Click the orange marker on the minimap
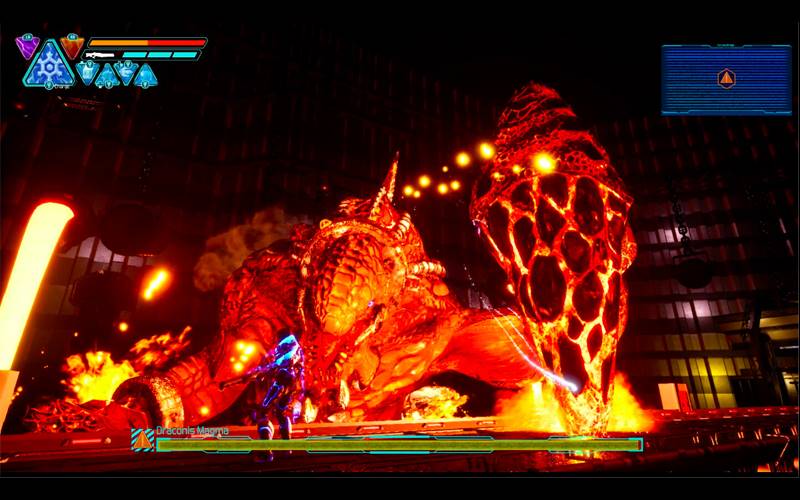Viewport: 800px width, 500px height. (727, 78)
